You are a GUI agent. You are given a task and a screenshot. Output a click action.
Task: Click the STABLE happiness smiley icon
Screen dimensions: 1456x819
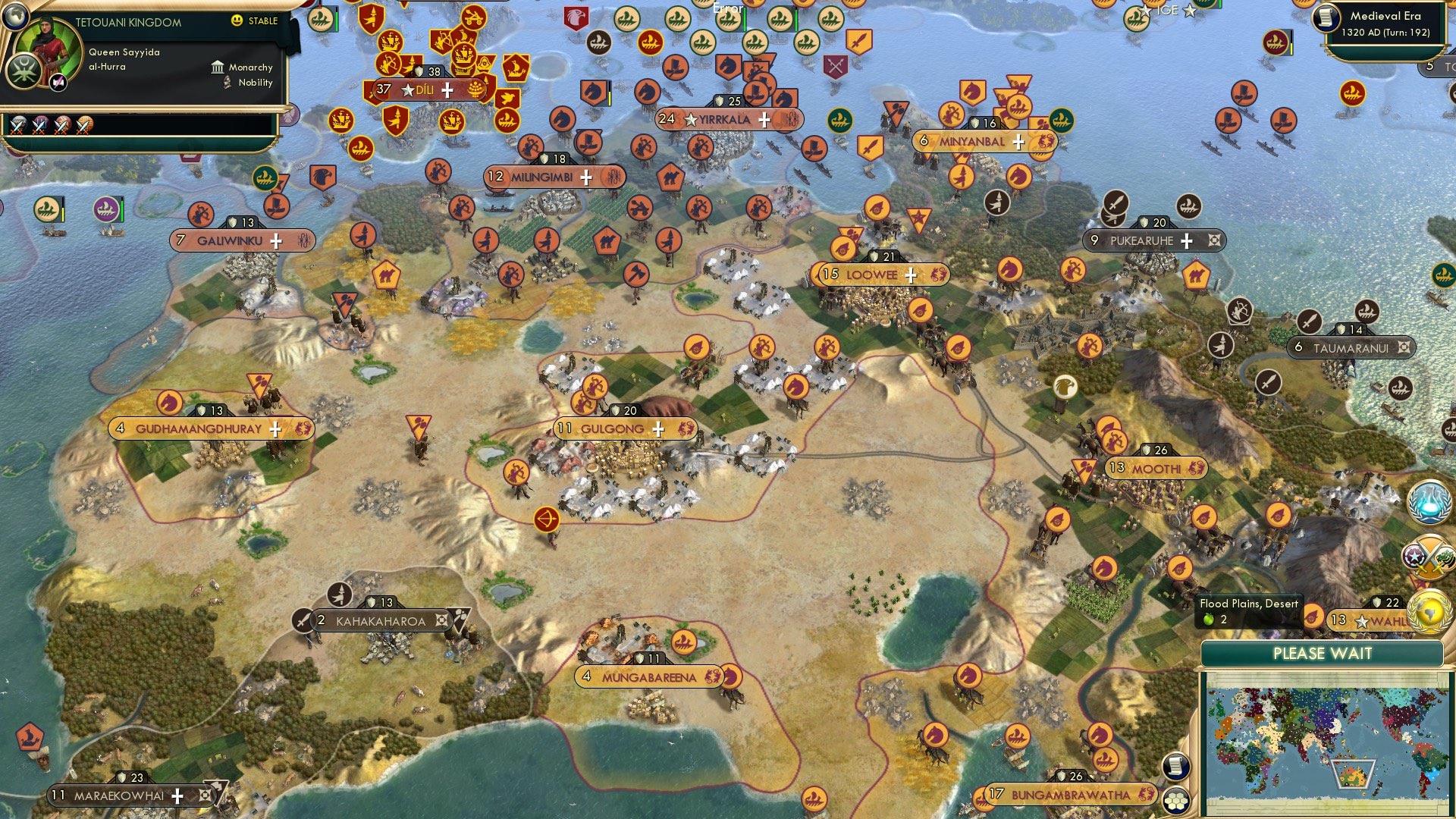pos(238,21)
